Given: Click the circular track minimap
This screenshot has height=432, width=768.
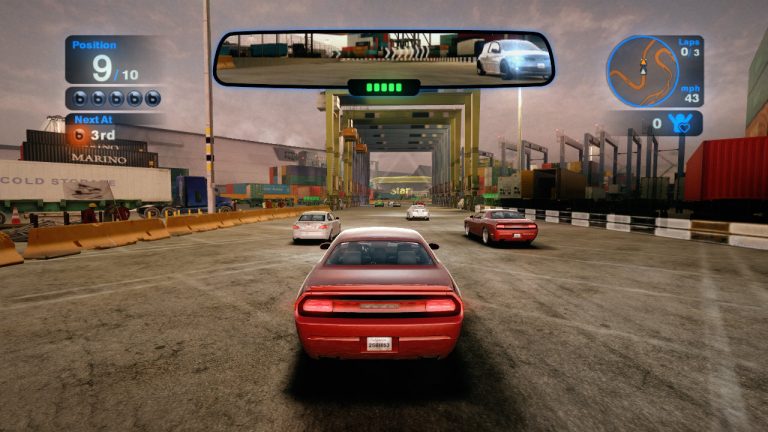Looking at the screenshot, I should 642,72.
